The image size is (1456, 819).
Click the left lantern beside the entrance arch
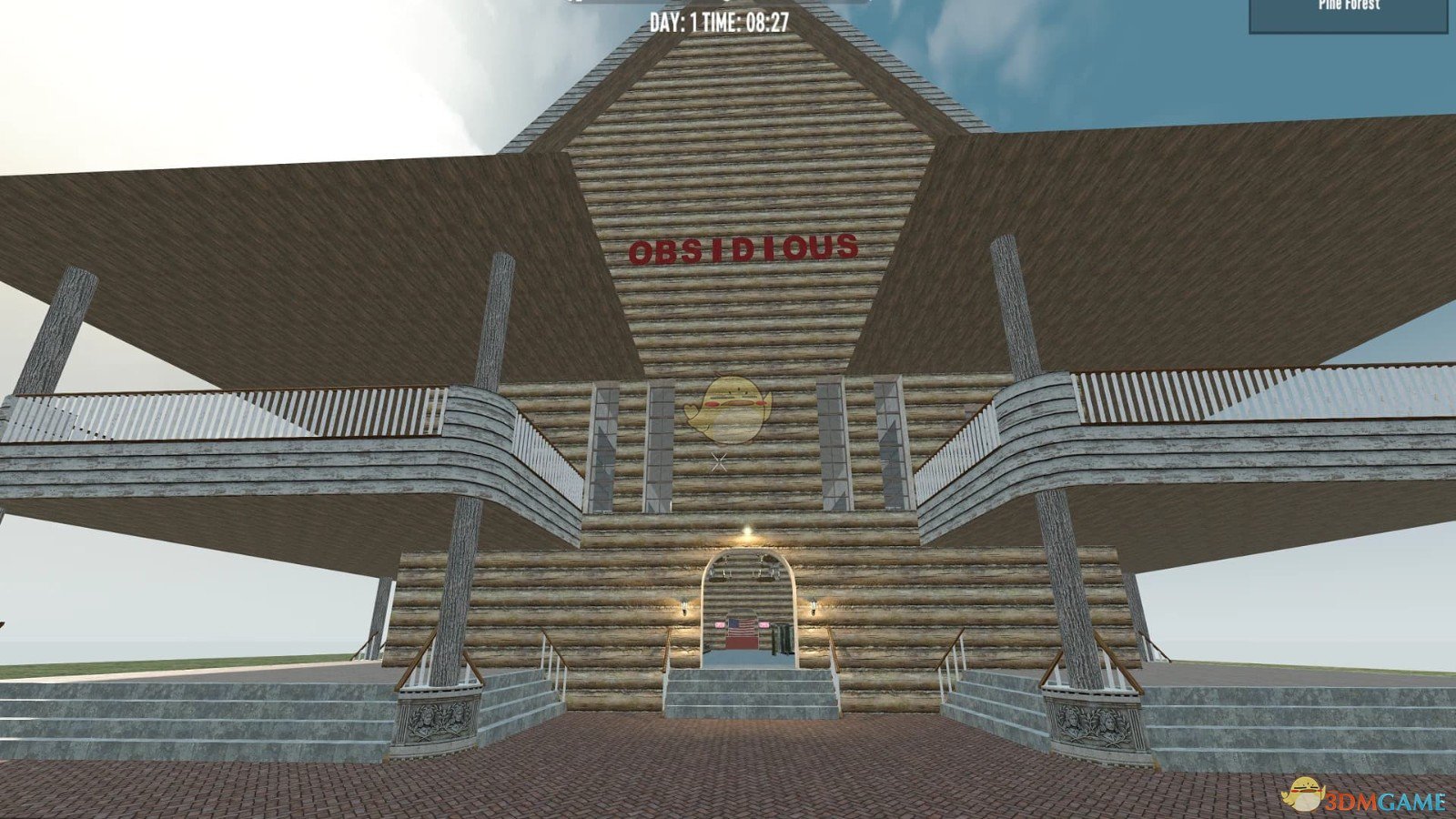684,606
